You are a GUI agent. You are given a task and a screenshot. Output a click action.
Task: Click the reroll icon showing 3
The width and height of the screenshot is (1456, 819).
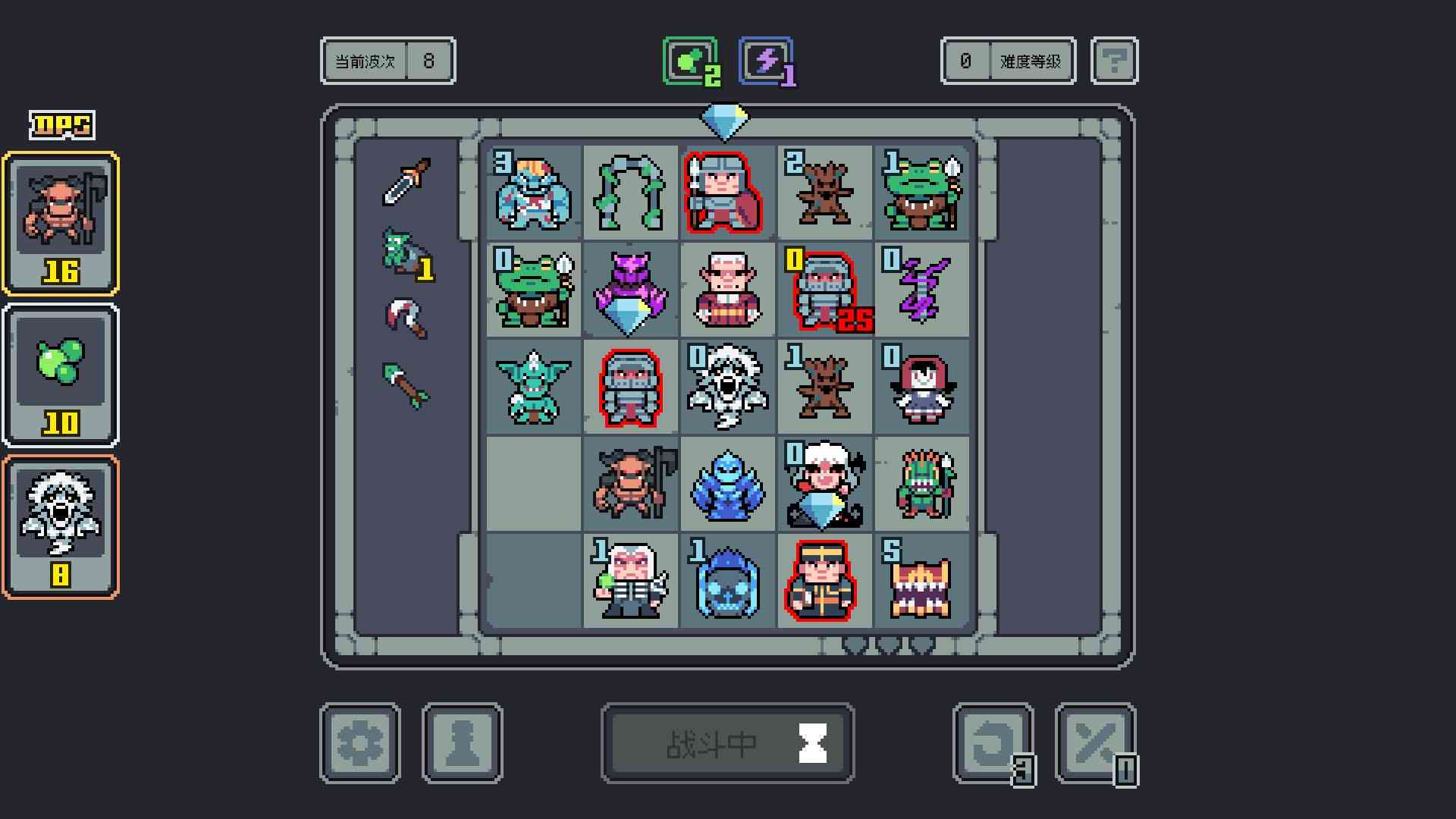[993, 742]
